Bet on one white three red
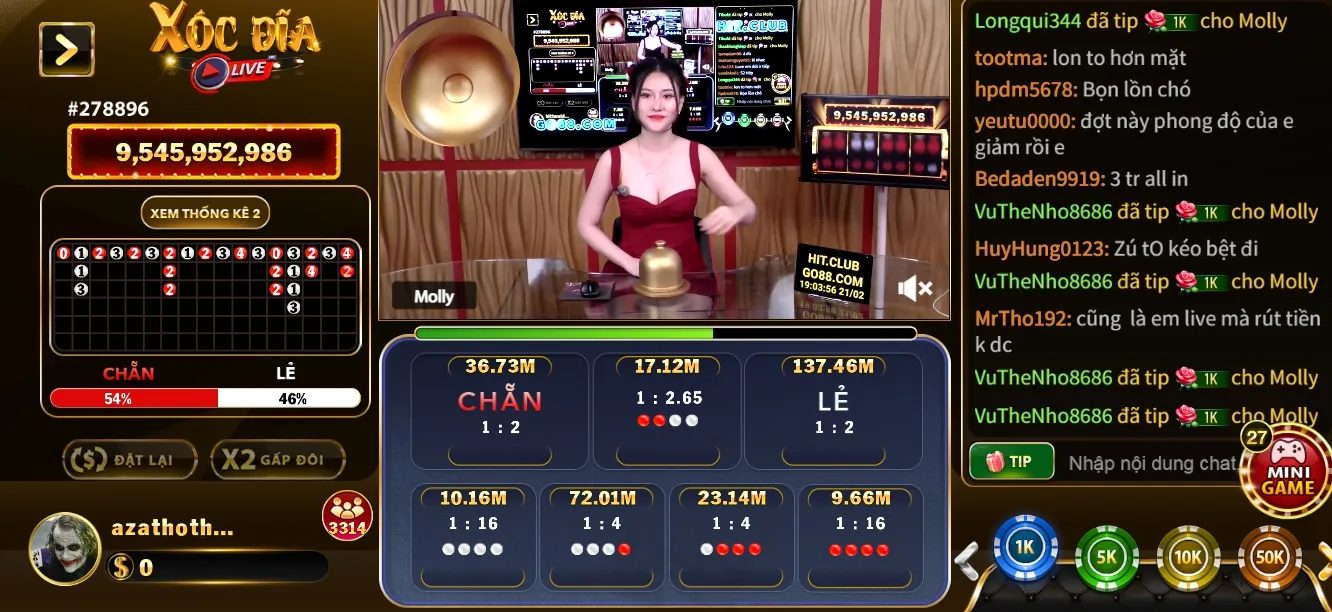The width and height of the screenshot is (1332, 612). (731, 536)
